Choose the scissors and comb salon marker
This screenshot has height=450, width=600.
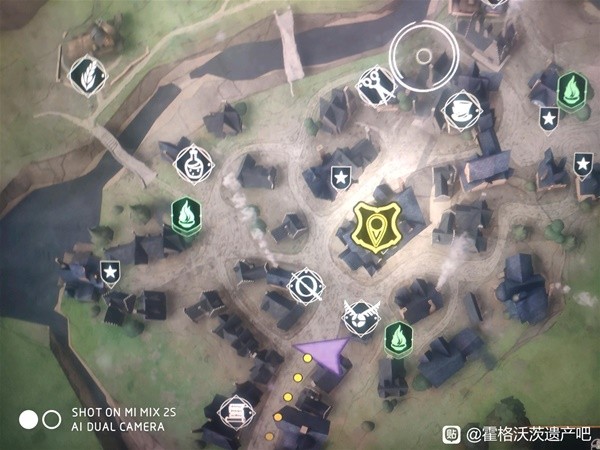(375, 83)
